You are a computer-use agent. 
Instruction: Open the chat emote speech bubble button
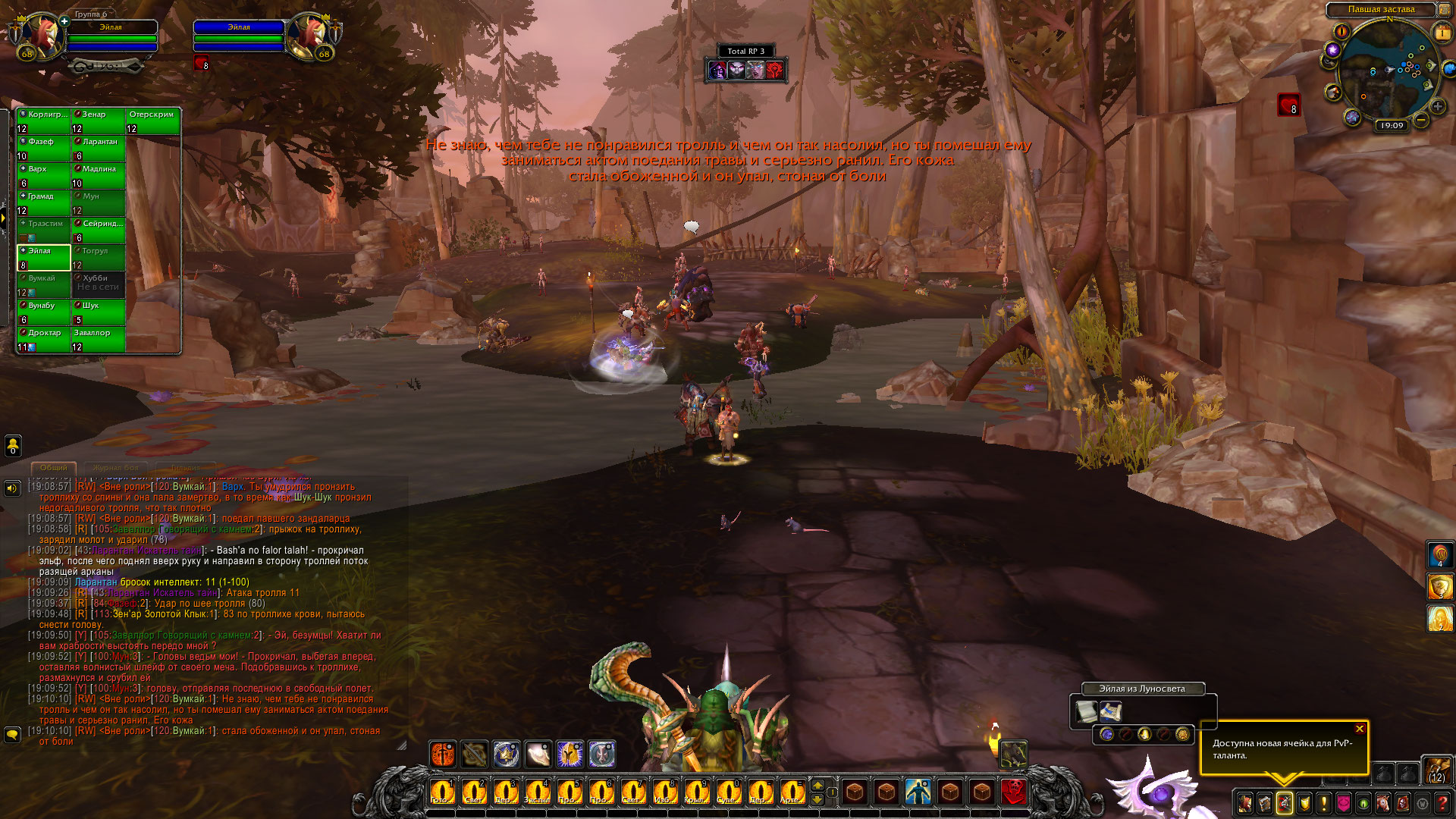(x=12, y=735)
